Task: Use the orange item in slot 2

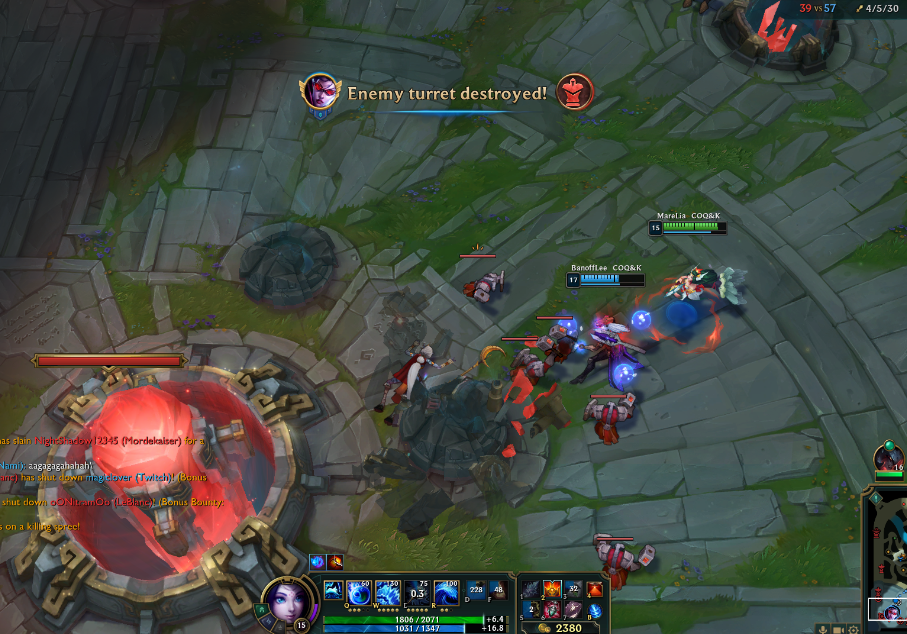Action: tap(552, 590)
